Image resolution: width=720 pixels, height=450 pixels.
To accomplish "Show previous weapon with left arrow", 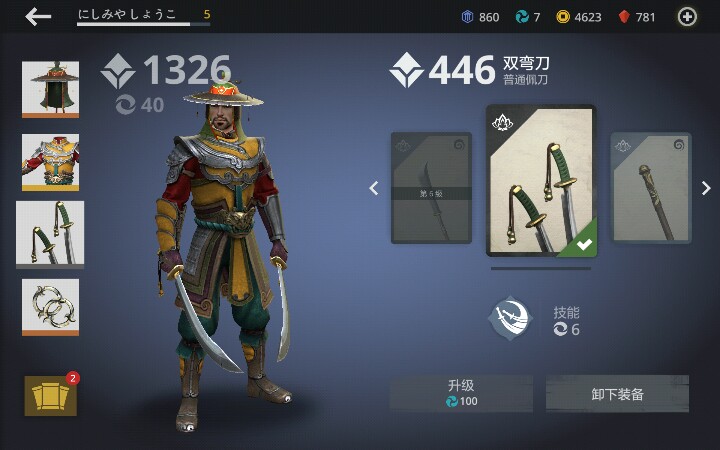I will (374, 188).
